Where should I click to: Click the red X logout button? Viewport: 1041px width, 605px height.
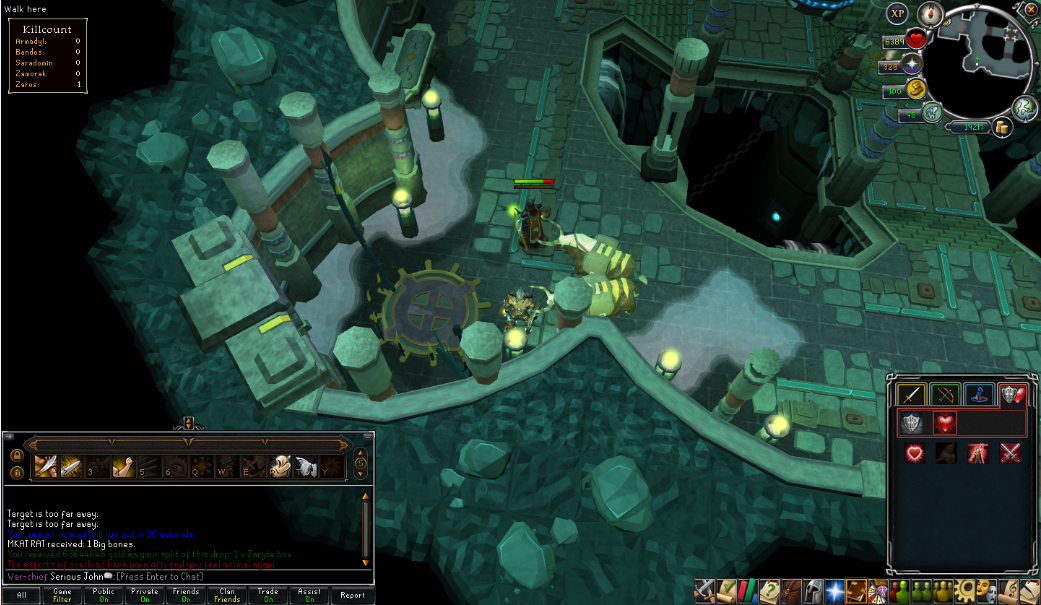(1031, 10)
